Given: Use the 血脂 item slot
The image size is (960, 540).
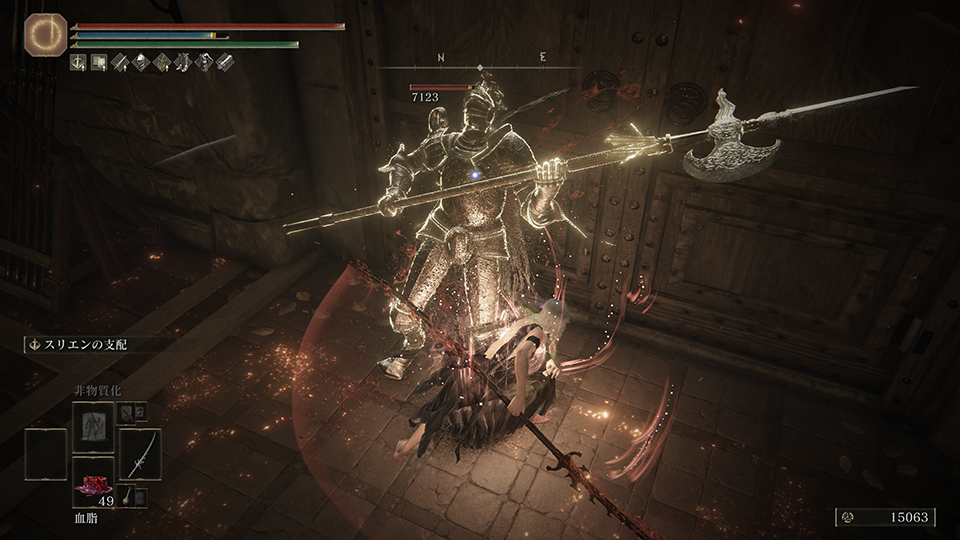Looking at the screenshot, I should (x=94, y=481).
